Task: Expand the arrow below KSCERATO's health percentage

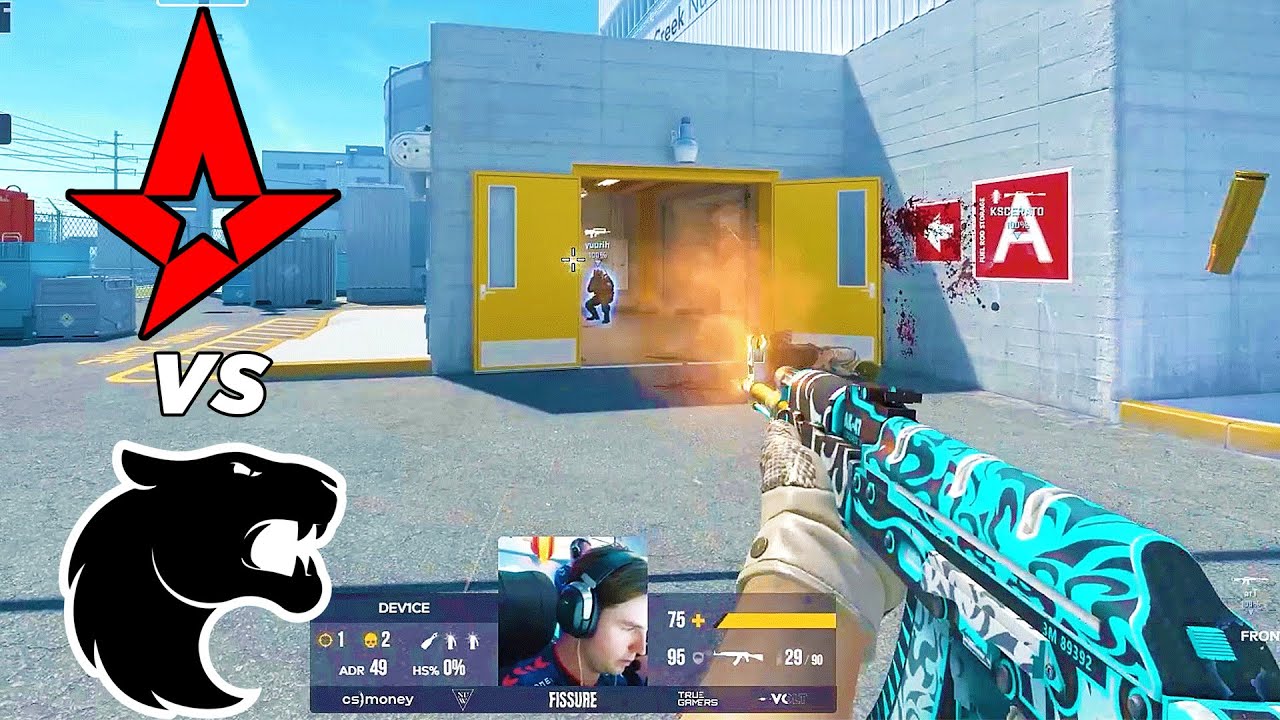Action: (x=1017, y=235)
